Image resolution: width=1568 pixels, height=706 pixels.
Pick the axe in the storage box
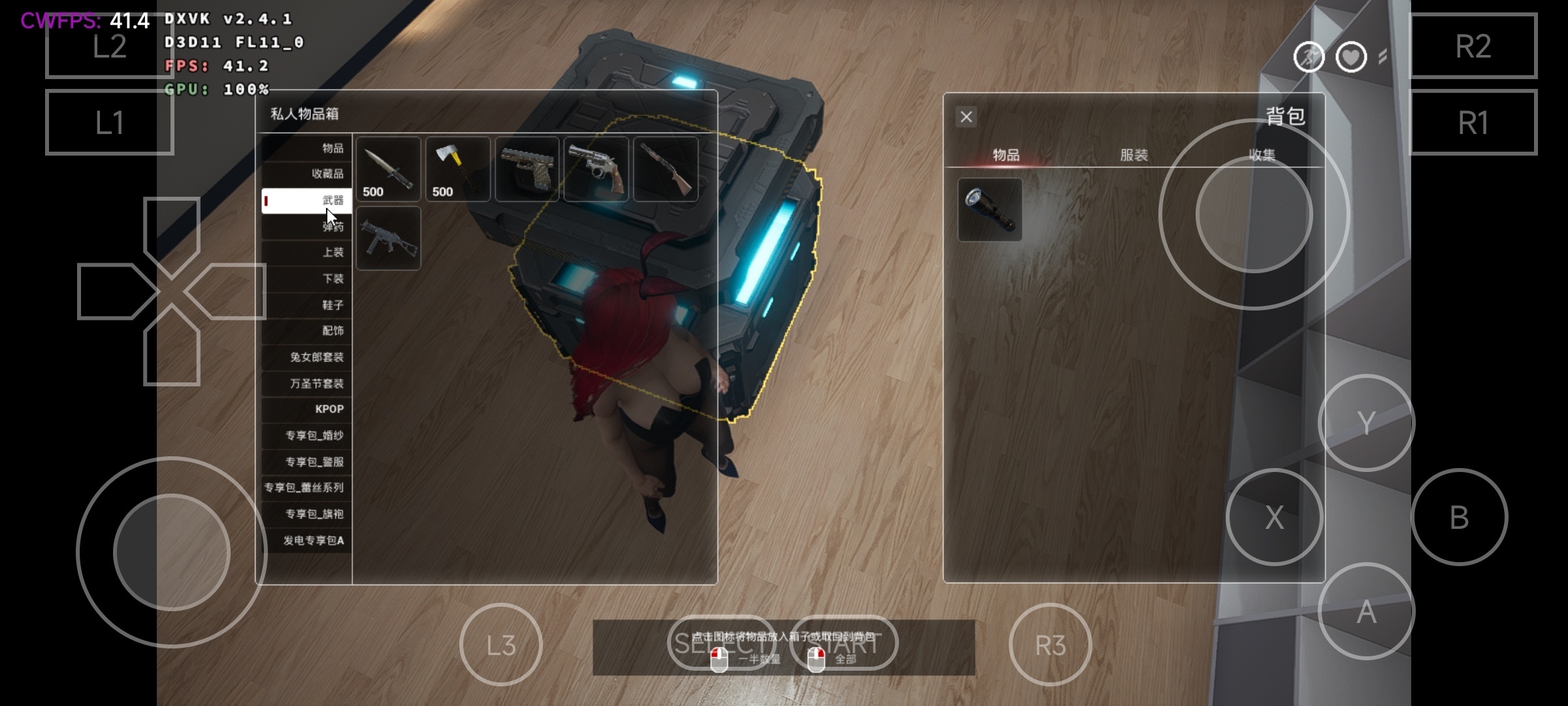pos(458,169)
